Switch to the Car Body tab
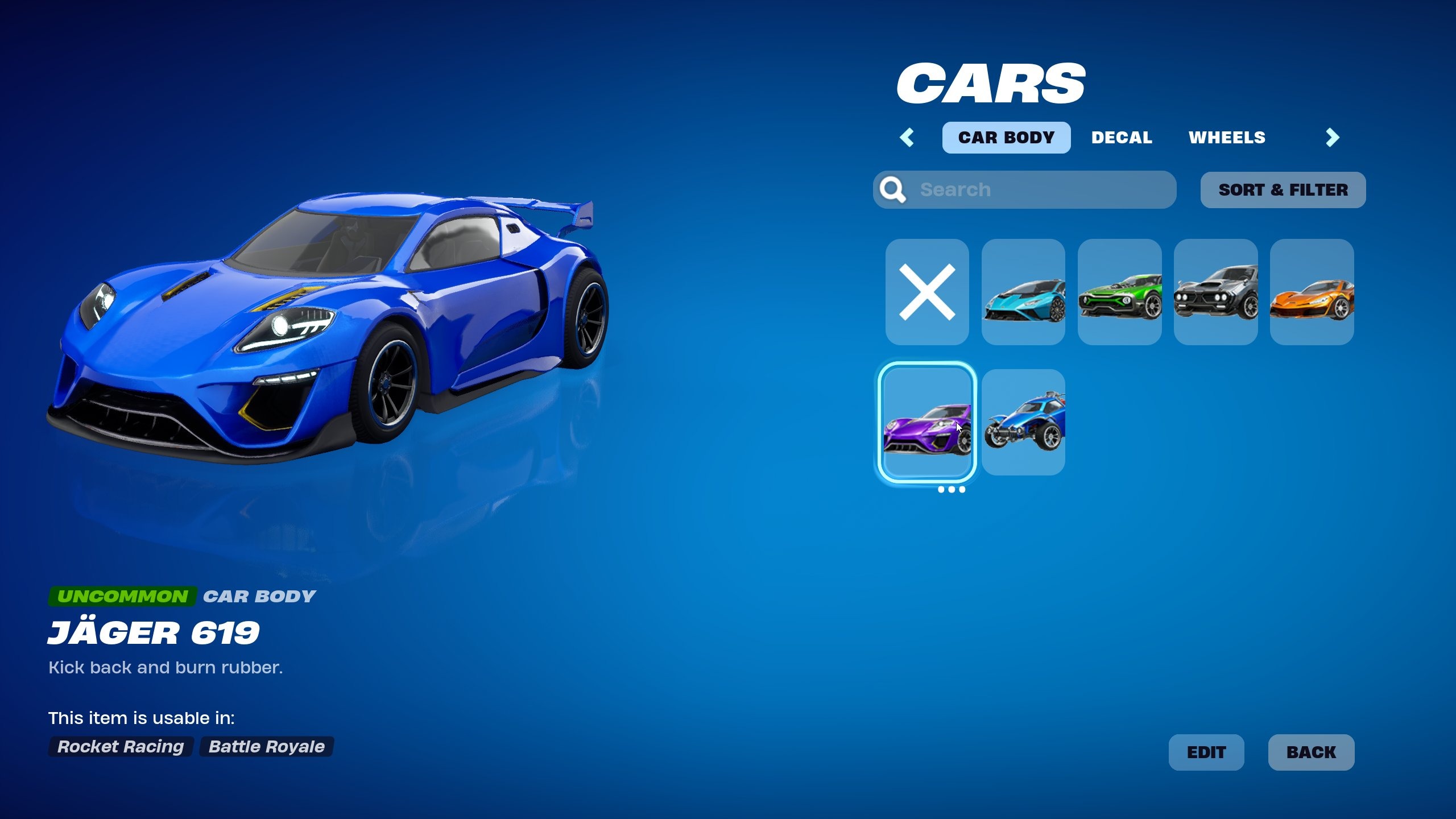The width and height of the screenshot is (1456, 819). tap(1006, 138)
